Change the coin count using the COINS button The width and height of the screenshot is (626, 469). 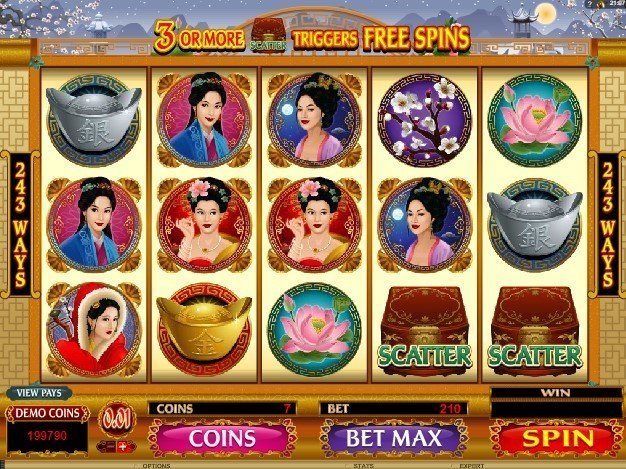coord(222,437)
